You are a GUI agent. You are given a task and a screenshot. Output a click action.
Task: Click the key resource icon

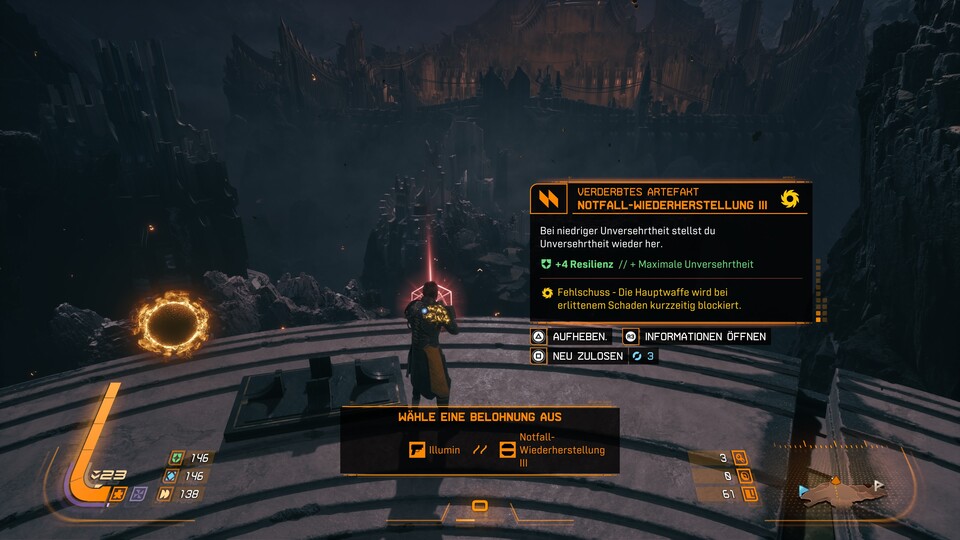pyautogui.click(x=741, y=458)
